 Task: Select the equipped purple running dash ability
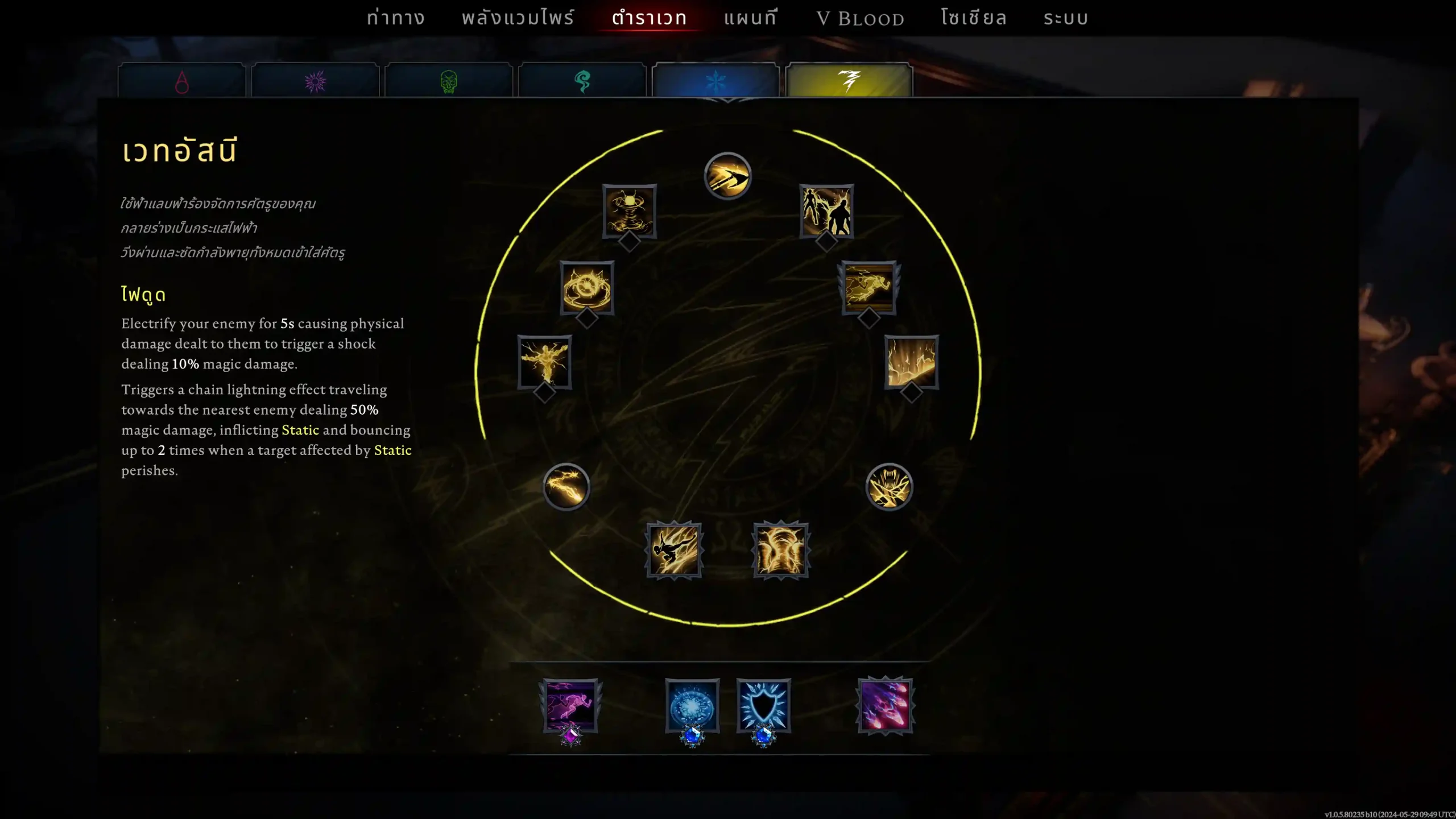click(570, 706)
